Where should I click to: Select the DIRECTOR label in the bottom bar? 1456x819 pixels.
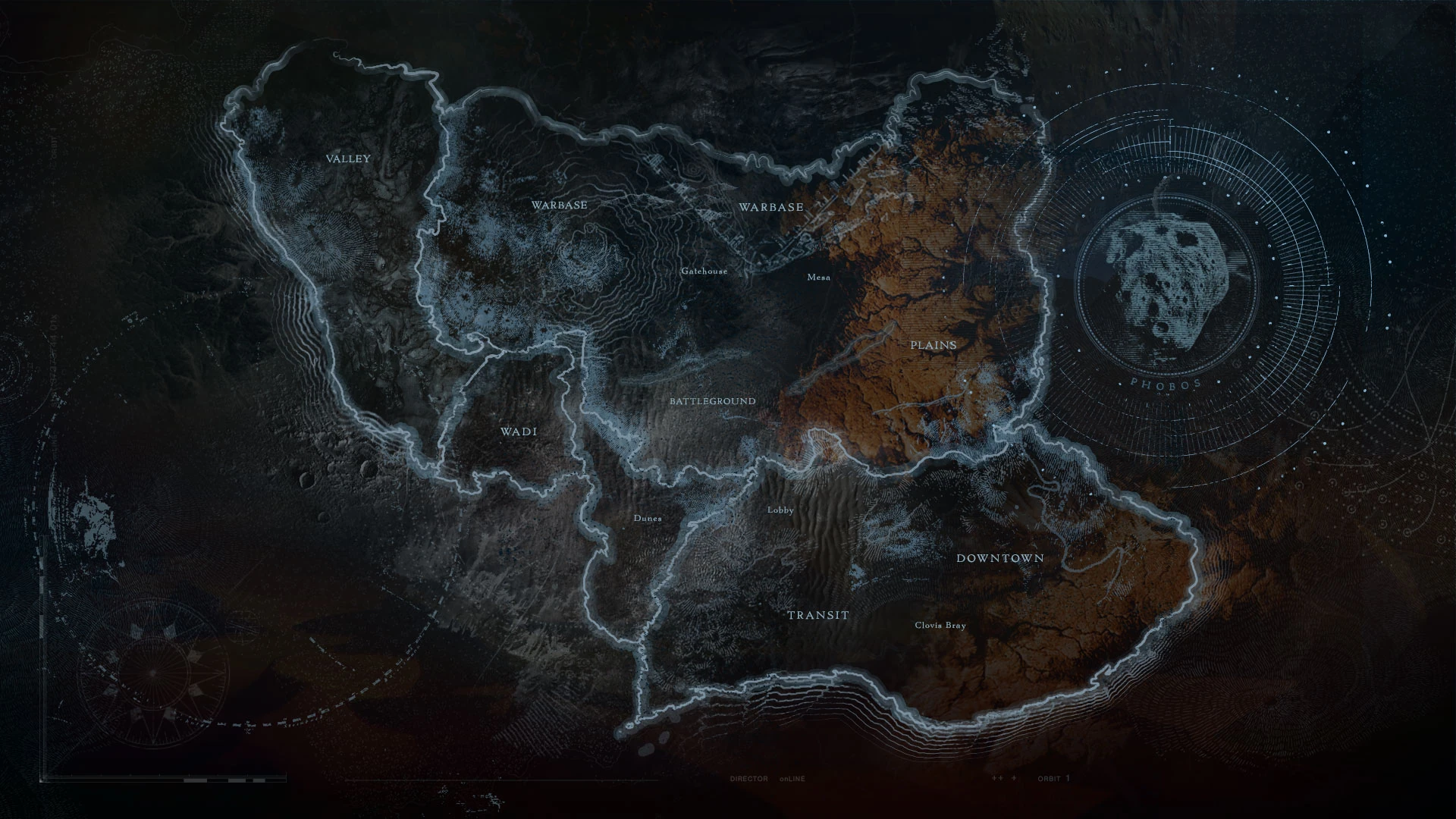[x=747, y=778]
